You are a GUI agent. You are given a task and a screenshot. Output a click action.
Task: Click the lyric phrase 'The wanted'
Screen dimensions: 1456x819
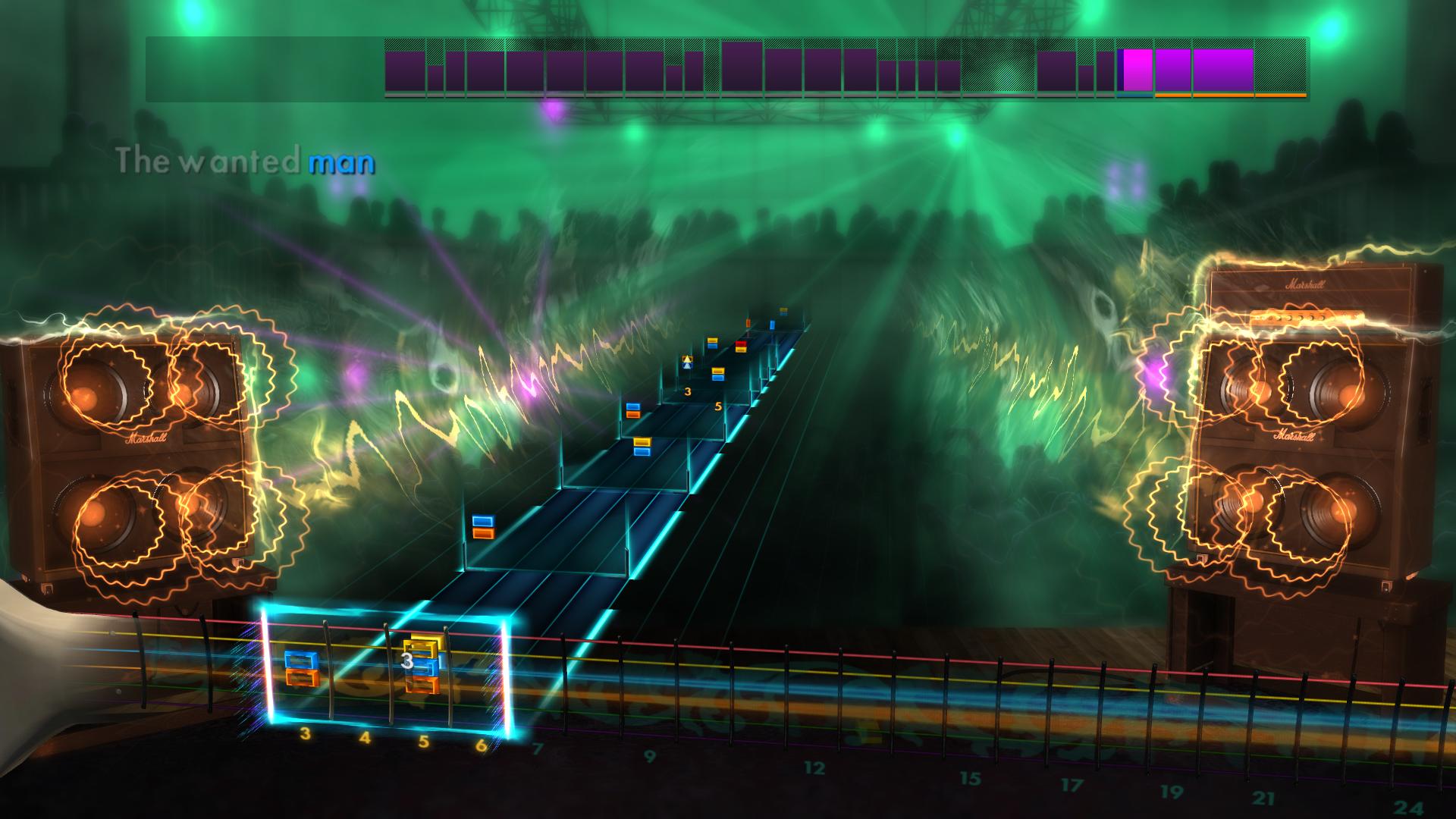pyautogui.click(x=209, y=161)
